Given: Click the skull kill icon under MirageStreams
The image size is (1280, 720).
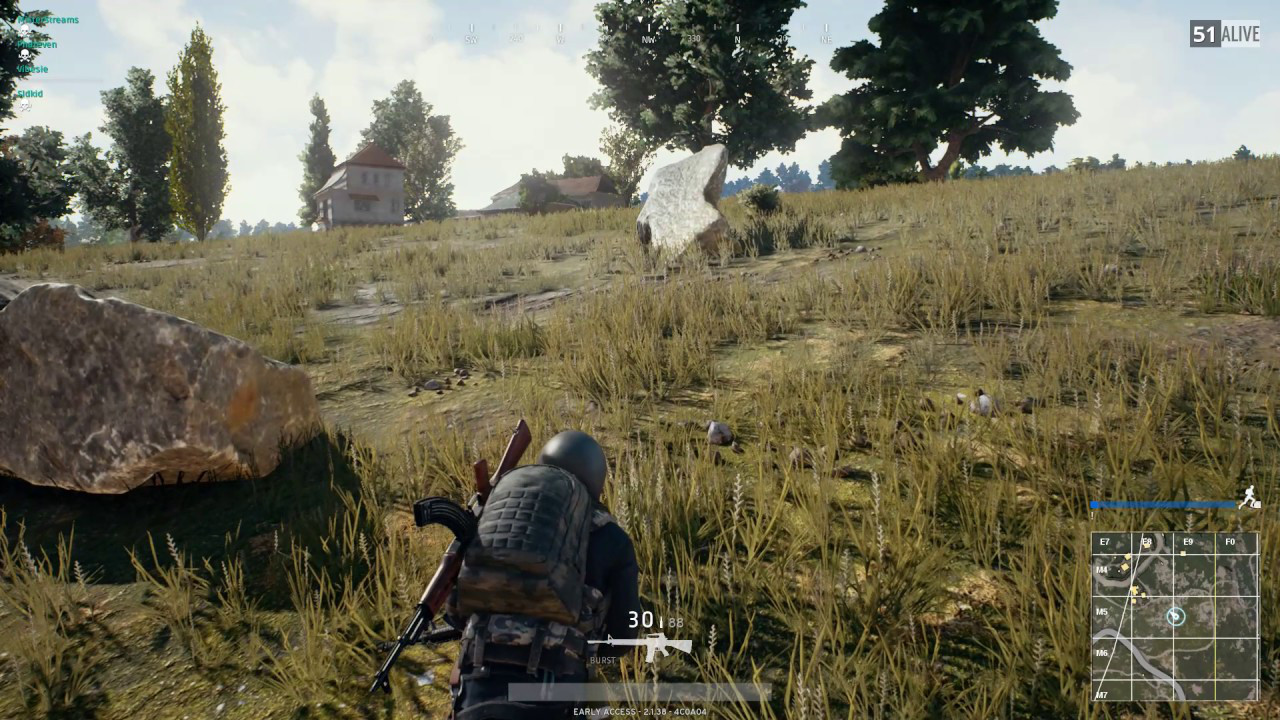Looking at the screenshot, I should click(25, 30).
